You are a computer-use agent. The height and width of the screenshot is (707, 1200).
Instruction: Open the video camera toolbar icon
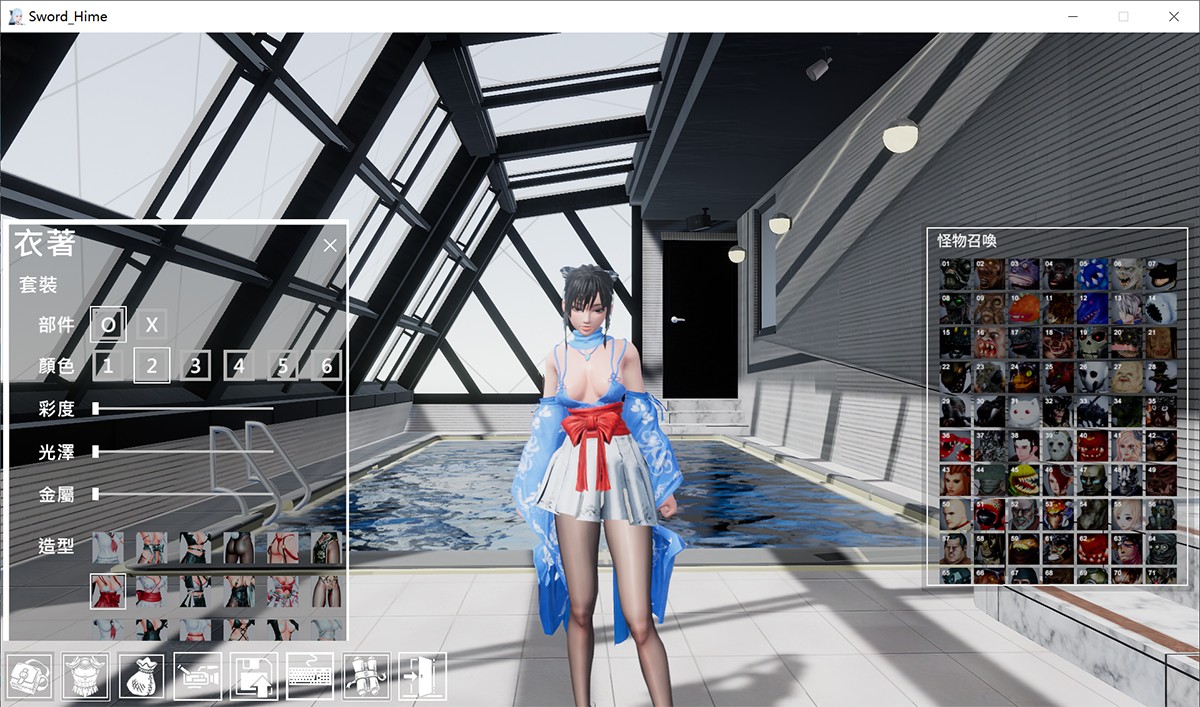(197, 676)
